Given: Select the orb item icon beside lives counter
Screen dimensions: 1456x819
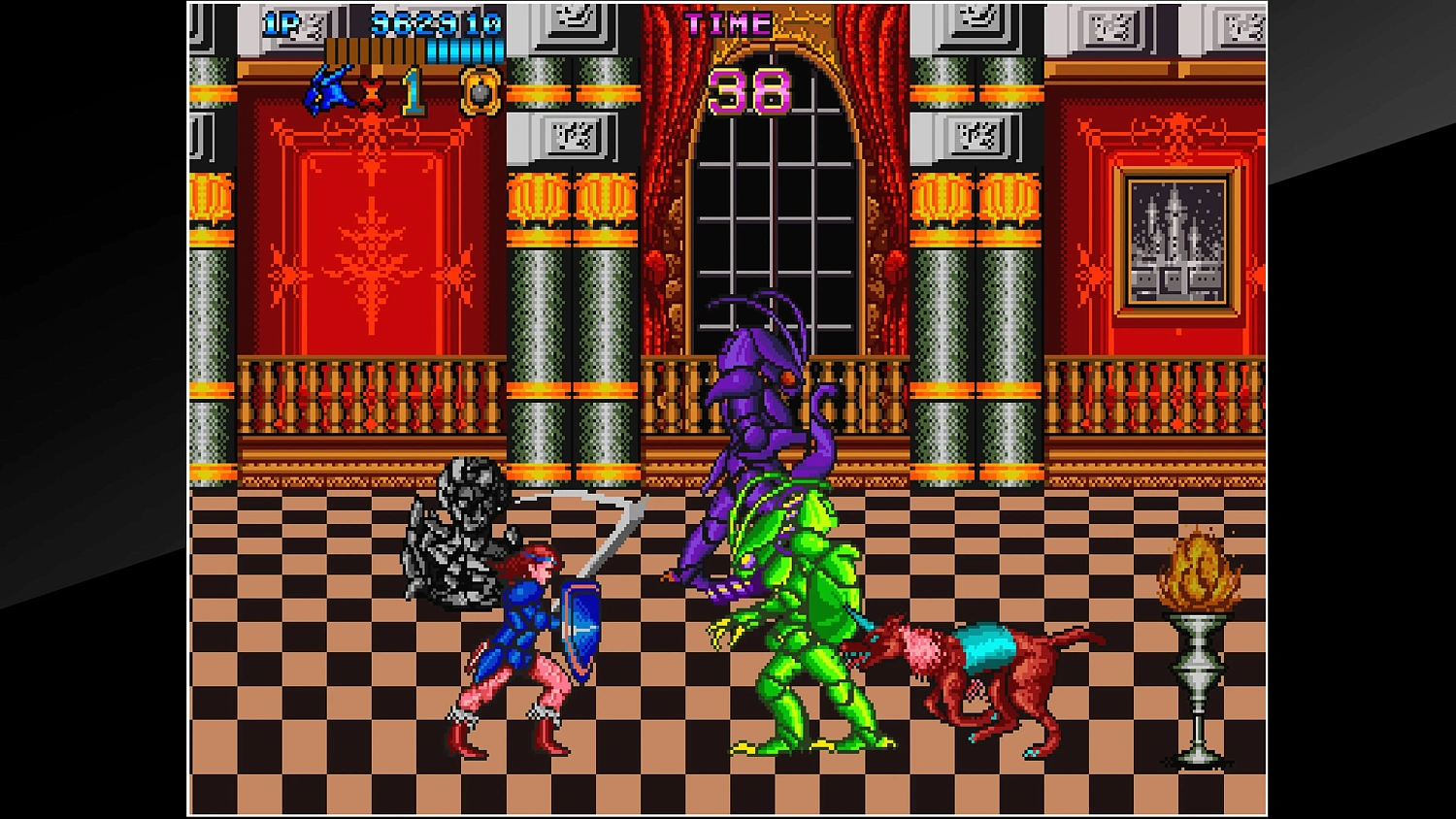Looking at the screenshot, I should click(480, 92).
